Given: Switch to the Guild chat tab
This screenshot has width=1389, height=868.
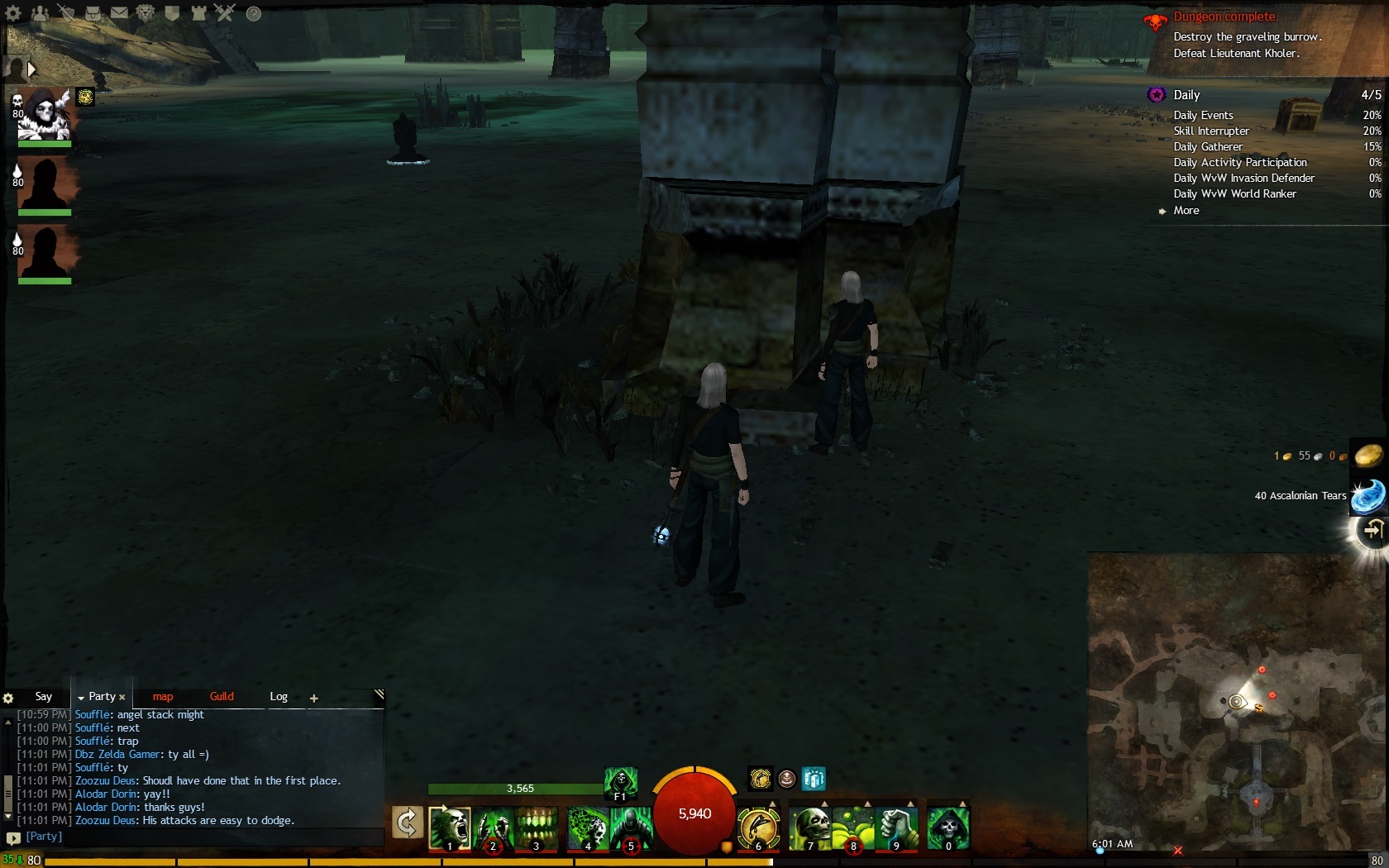Looking at the screenshot, I should tap(222, 697).
